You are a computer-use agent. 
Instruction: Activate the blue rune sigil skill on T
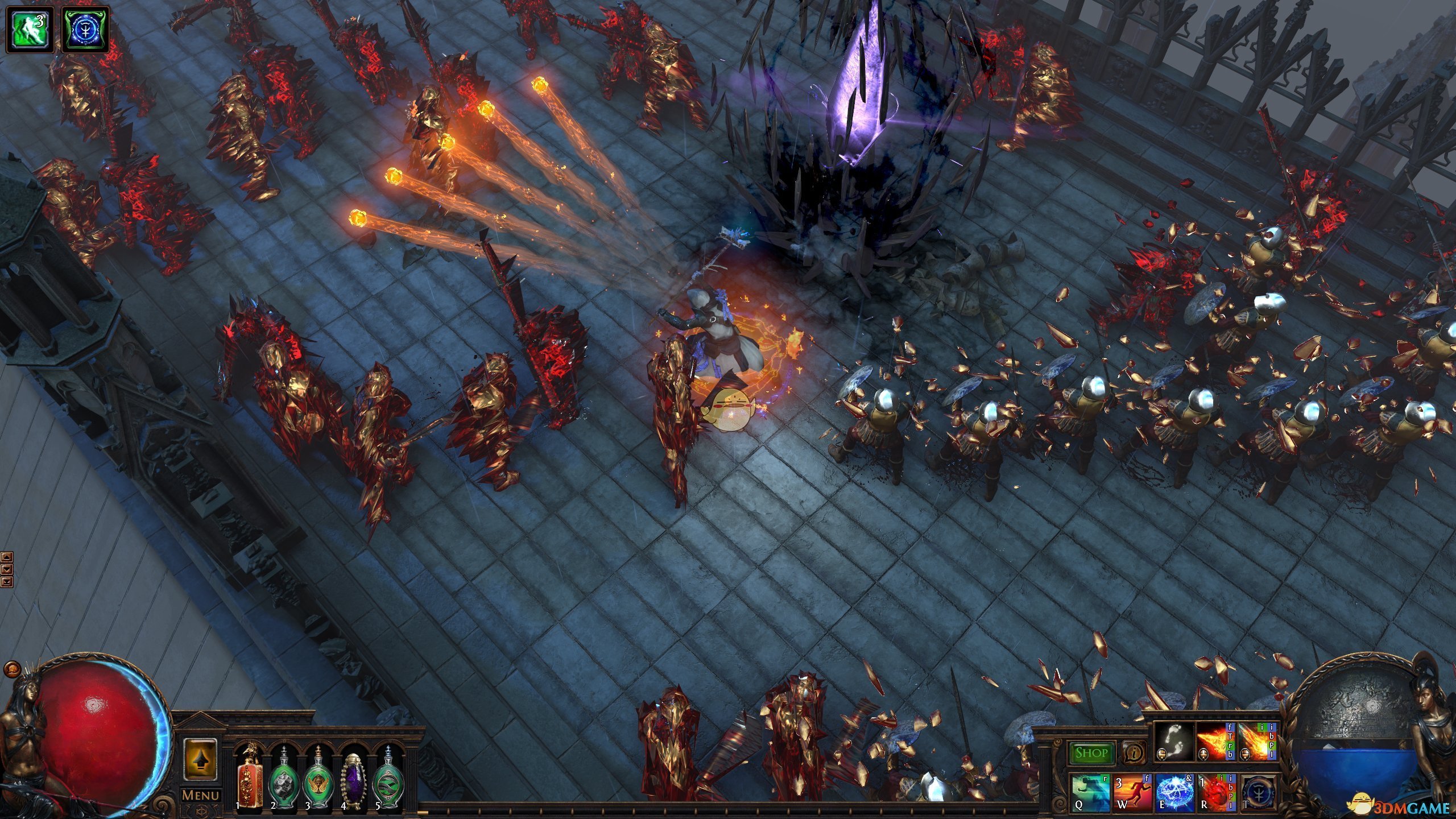coord(1258,792)
